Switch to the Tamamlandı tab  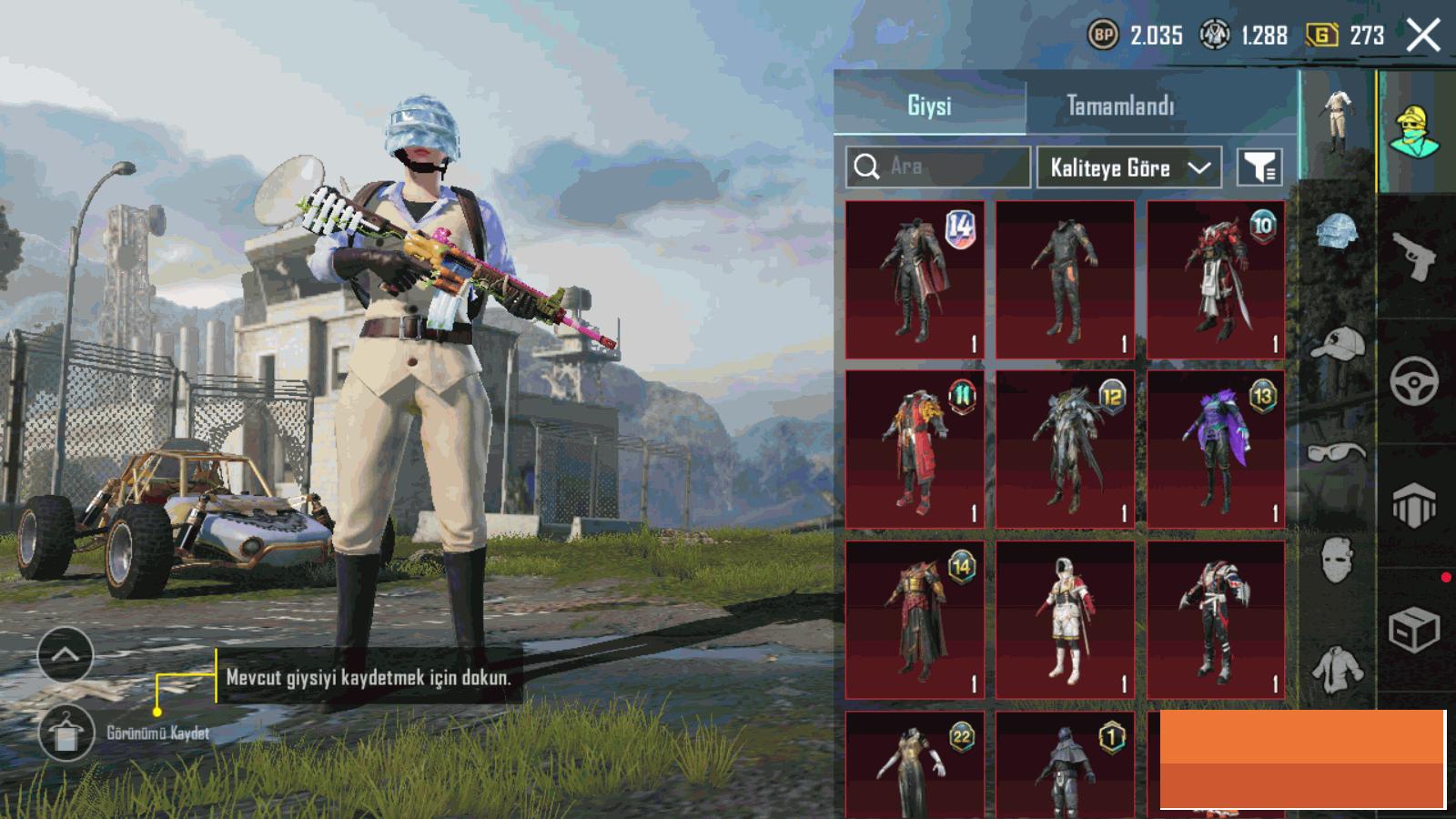click(x=1120, y=106)
